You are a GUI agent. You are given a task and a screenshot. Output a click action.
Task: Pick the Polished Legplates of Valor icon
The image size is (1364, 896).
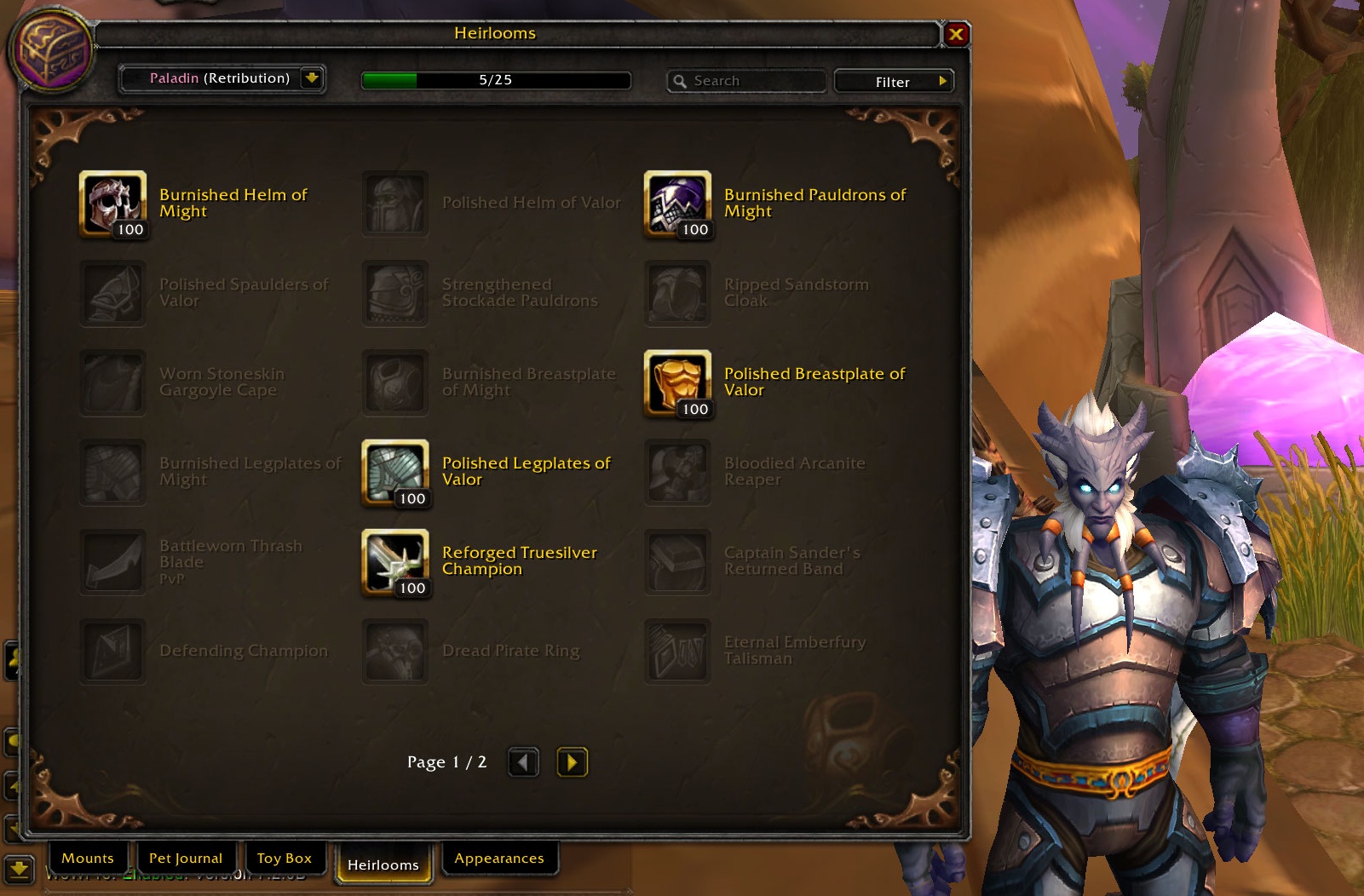[x=394, y=472]
